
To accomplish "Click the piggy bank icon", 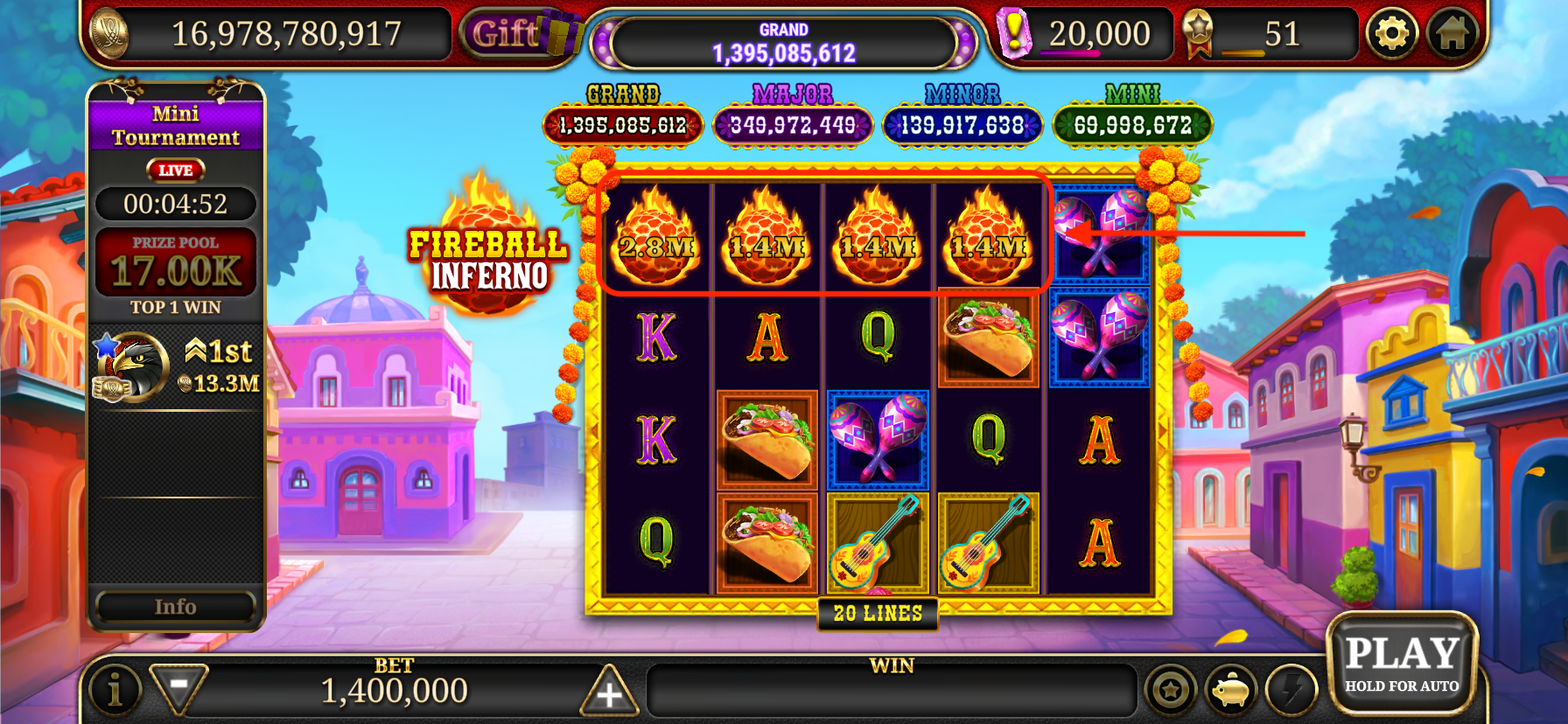I will [1231, 691].
